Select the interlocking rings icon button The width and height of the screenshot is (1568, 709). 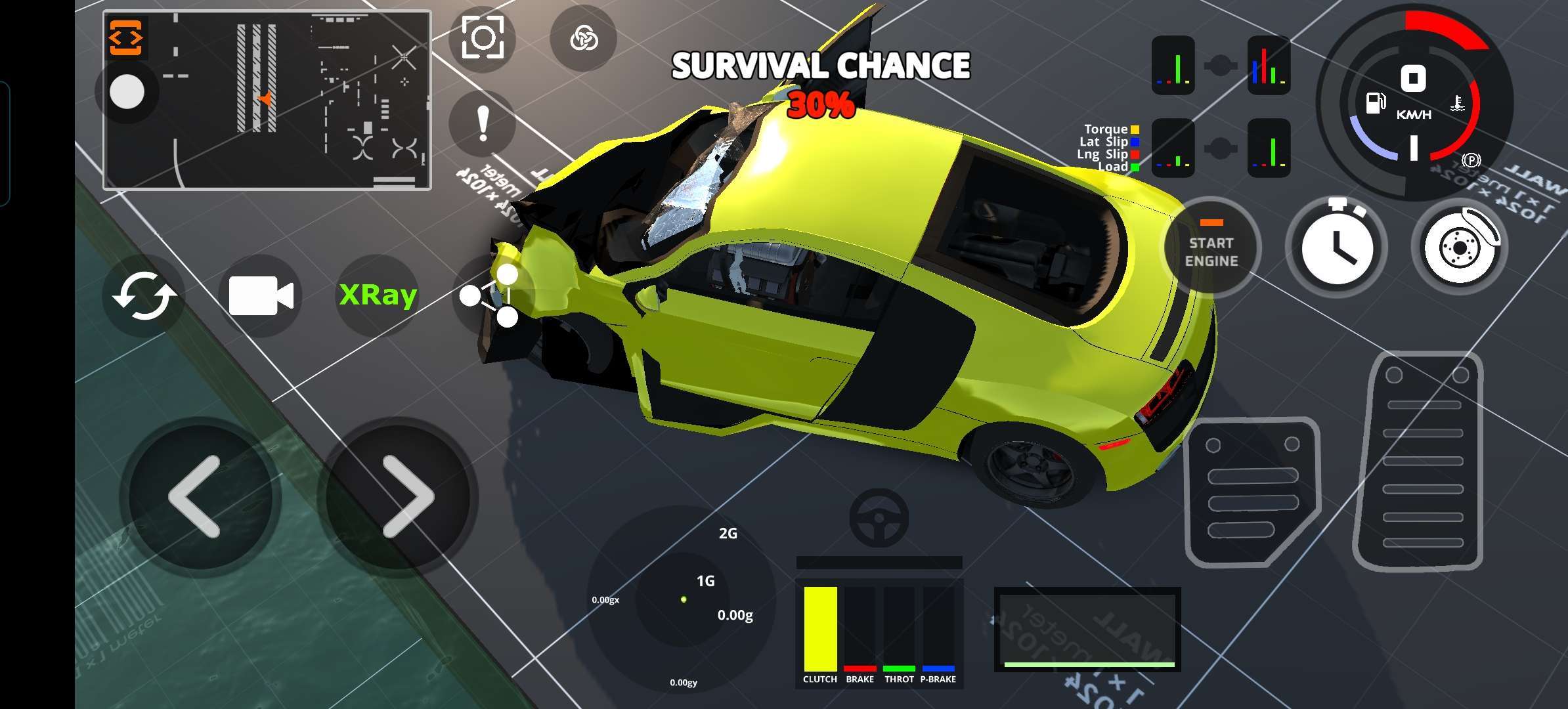tap(583, 38)
